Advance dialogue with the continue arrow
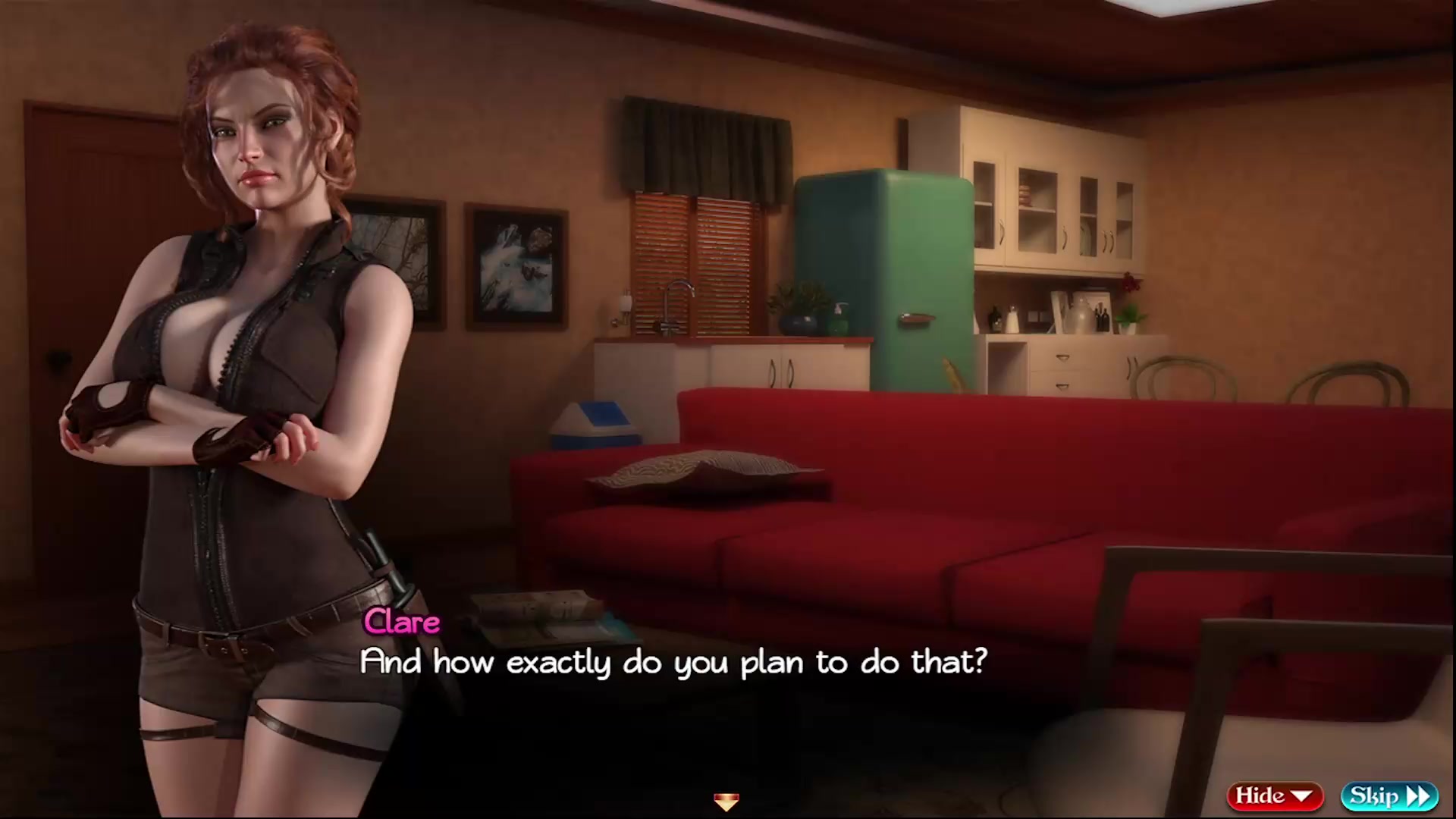Viewport: 1456px width, 819px height. [726, 801]
